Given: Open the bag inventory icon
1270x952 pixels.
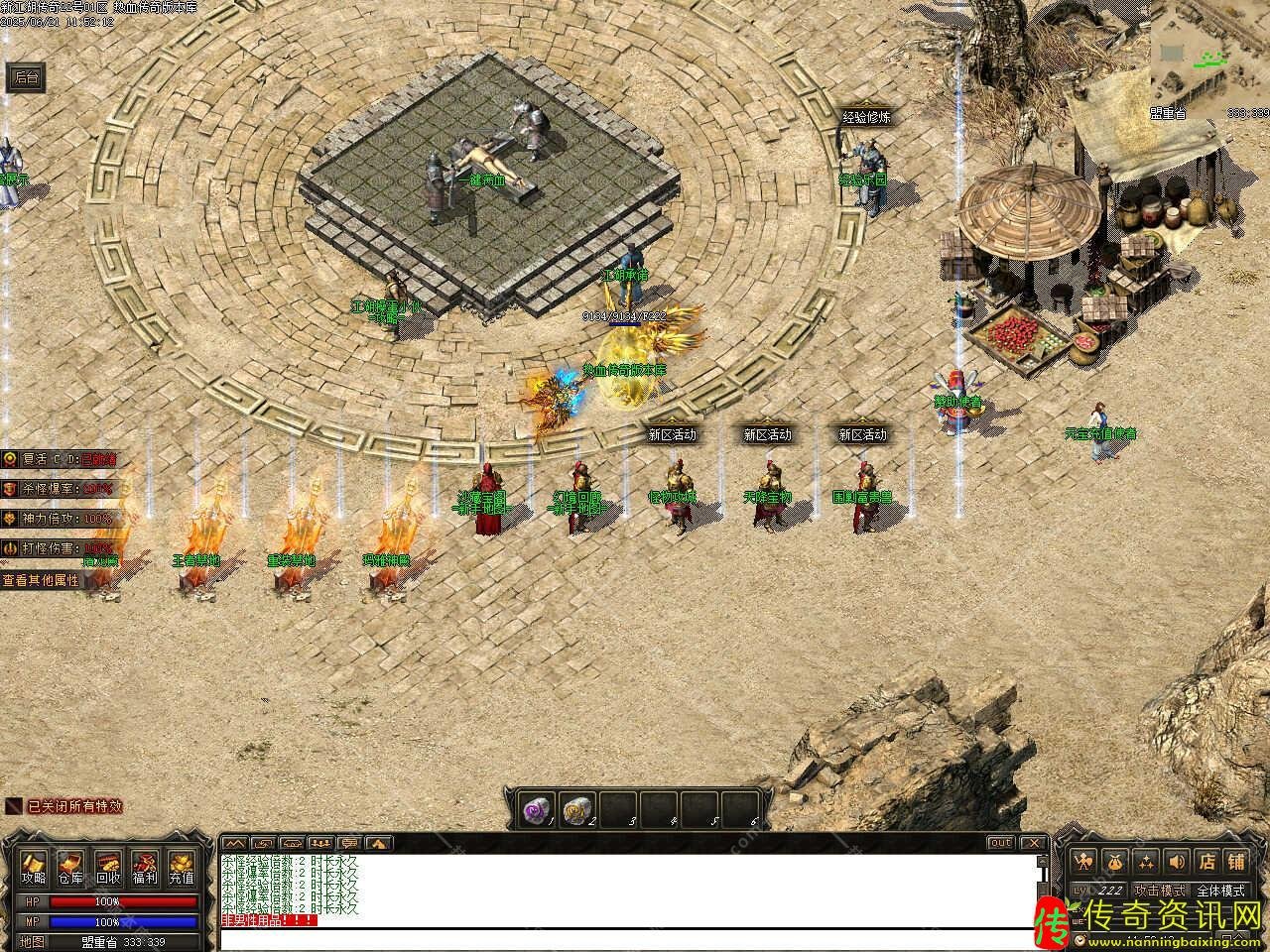Looking at the screenshot, I should (1116, 861).
